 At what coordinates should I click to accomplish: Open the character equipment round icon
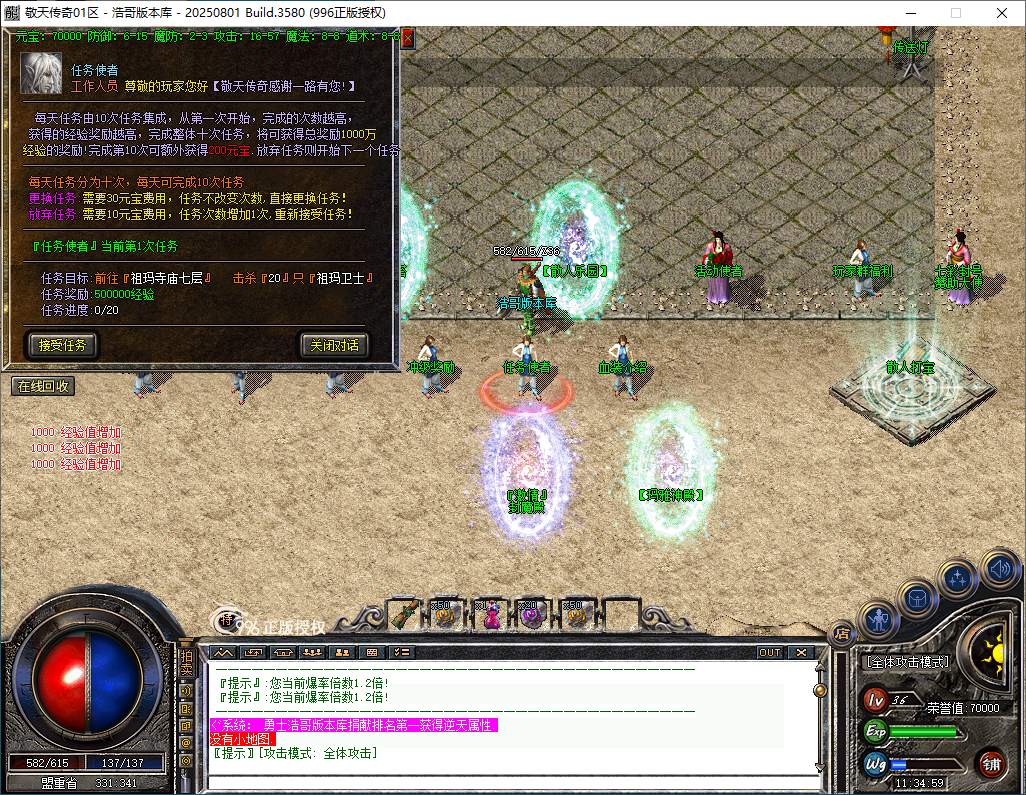879,620
